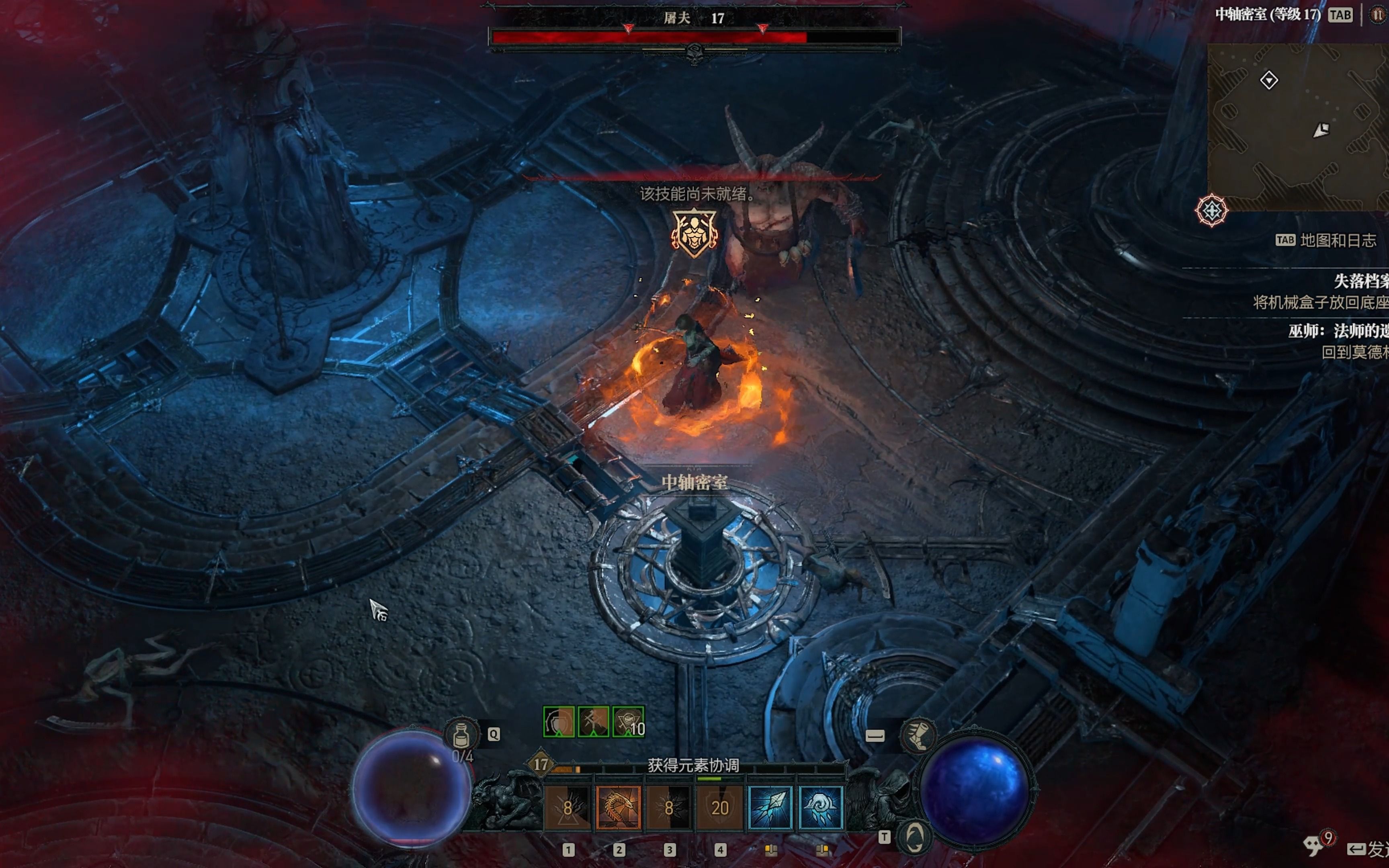This screenshot has height=868, width=1389.
Task: Click the spiked compass icon beside minimap
Action: [1211, 210]
